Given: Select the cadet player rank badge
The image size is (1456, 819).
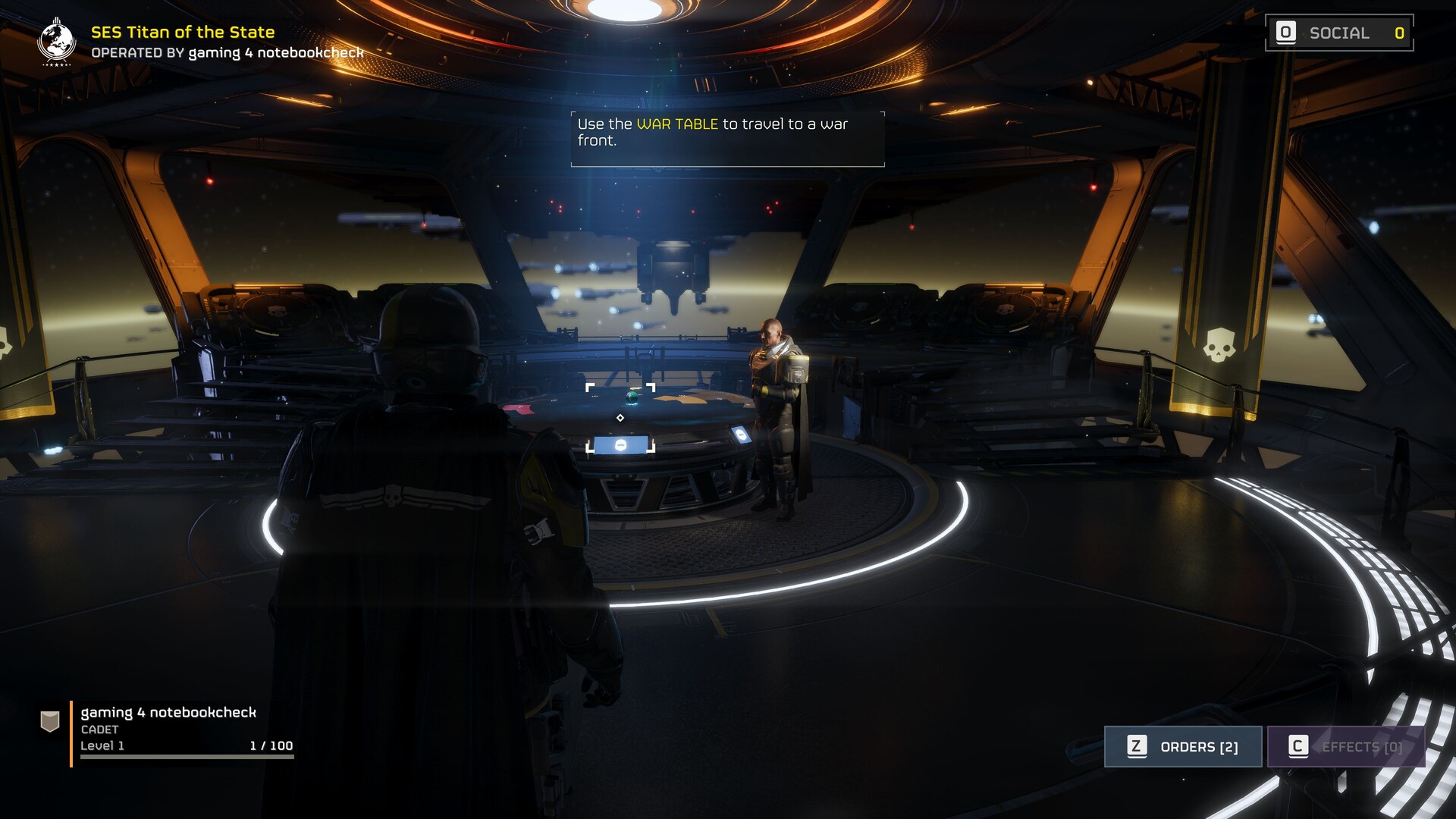Looking at the screenshot, I should point(50,721).
